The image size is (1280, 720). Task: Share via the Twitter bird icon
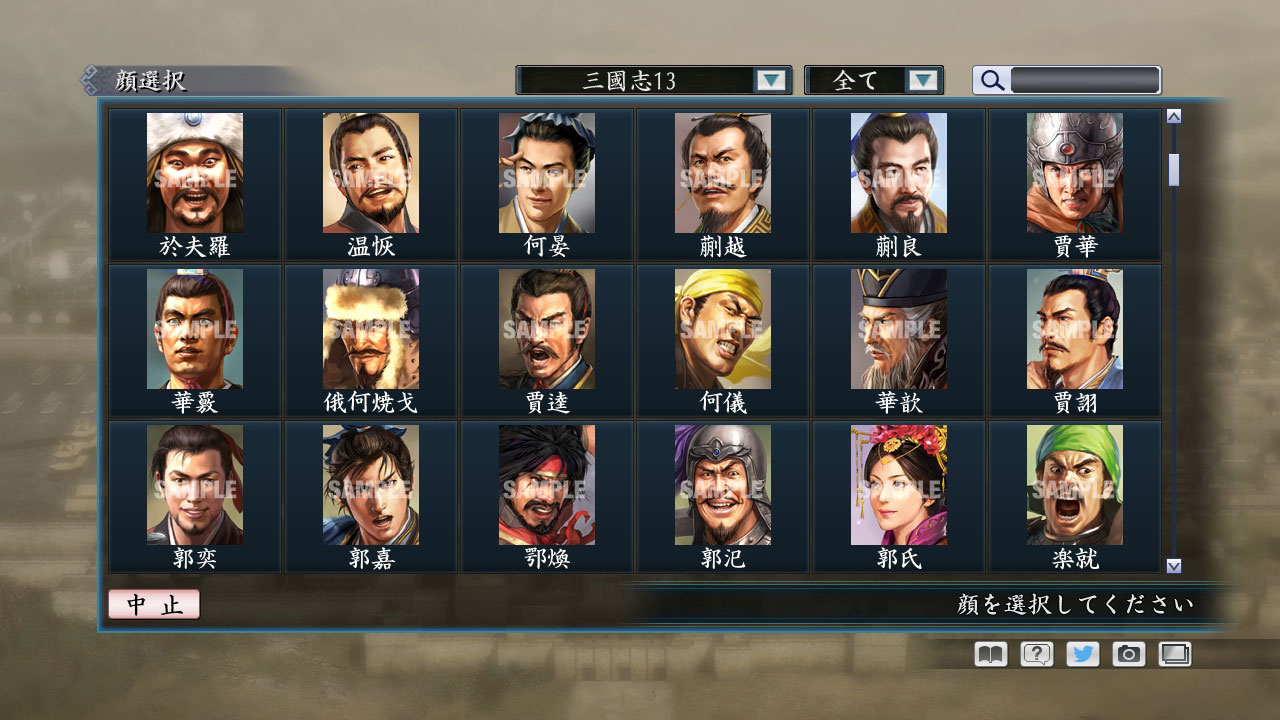click(x=1082, y=654)
